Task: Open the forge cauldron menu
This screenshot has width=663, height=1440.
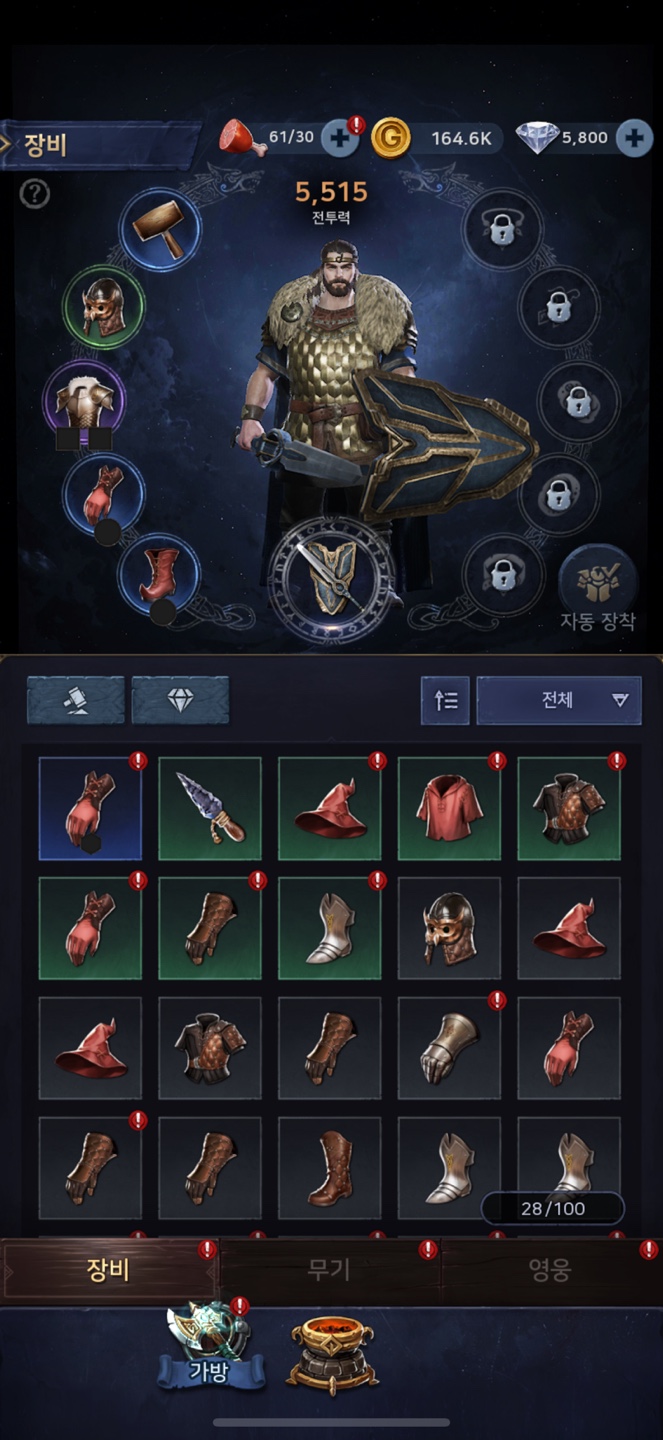Action: tap(331, 1352)
